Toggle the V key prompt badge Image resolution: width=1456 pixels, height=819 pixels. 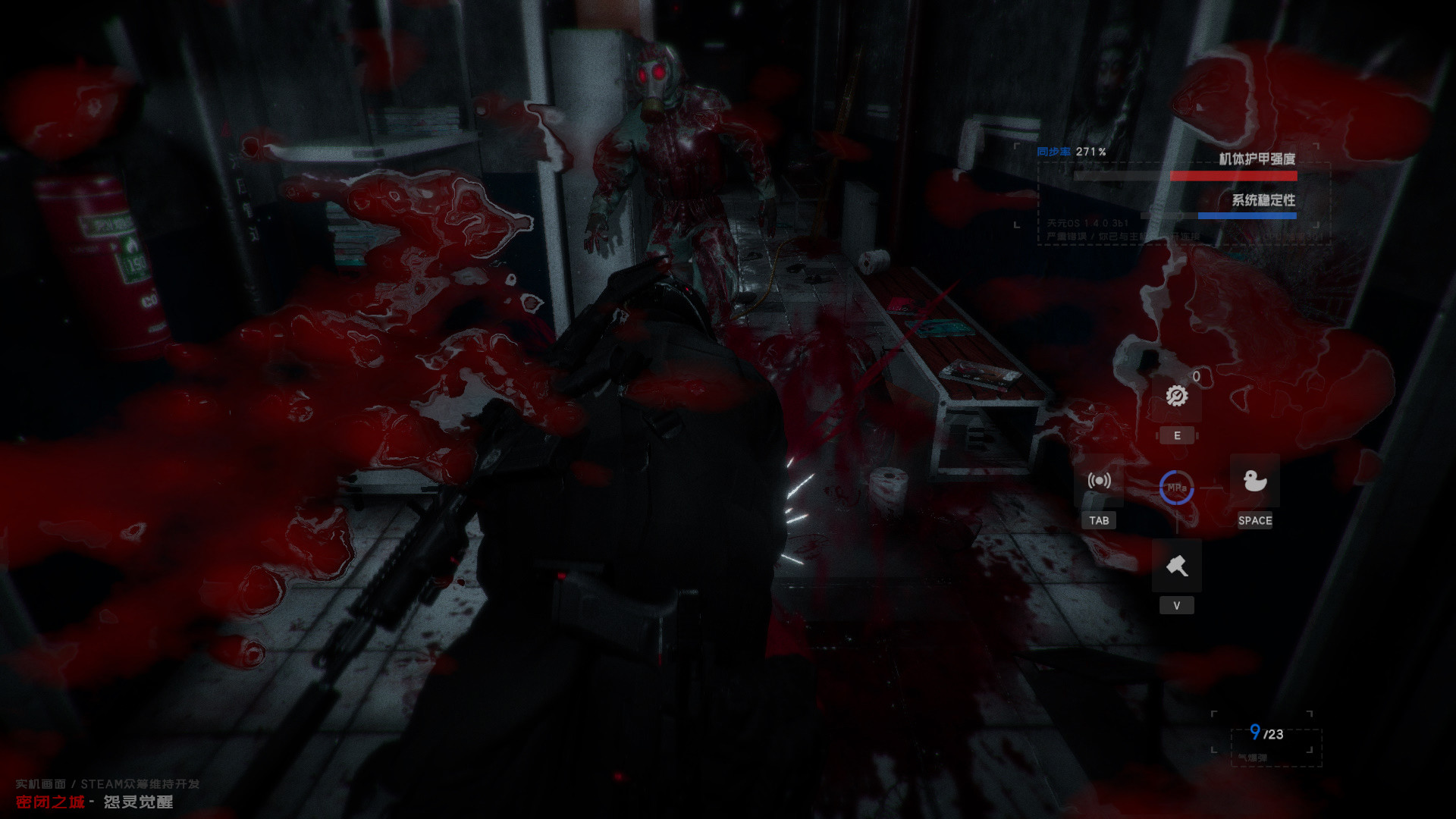click(1176, 604)
